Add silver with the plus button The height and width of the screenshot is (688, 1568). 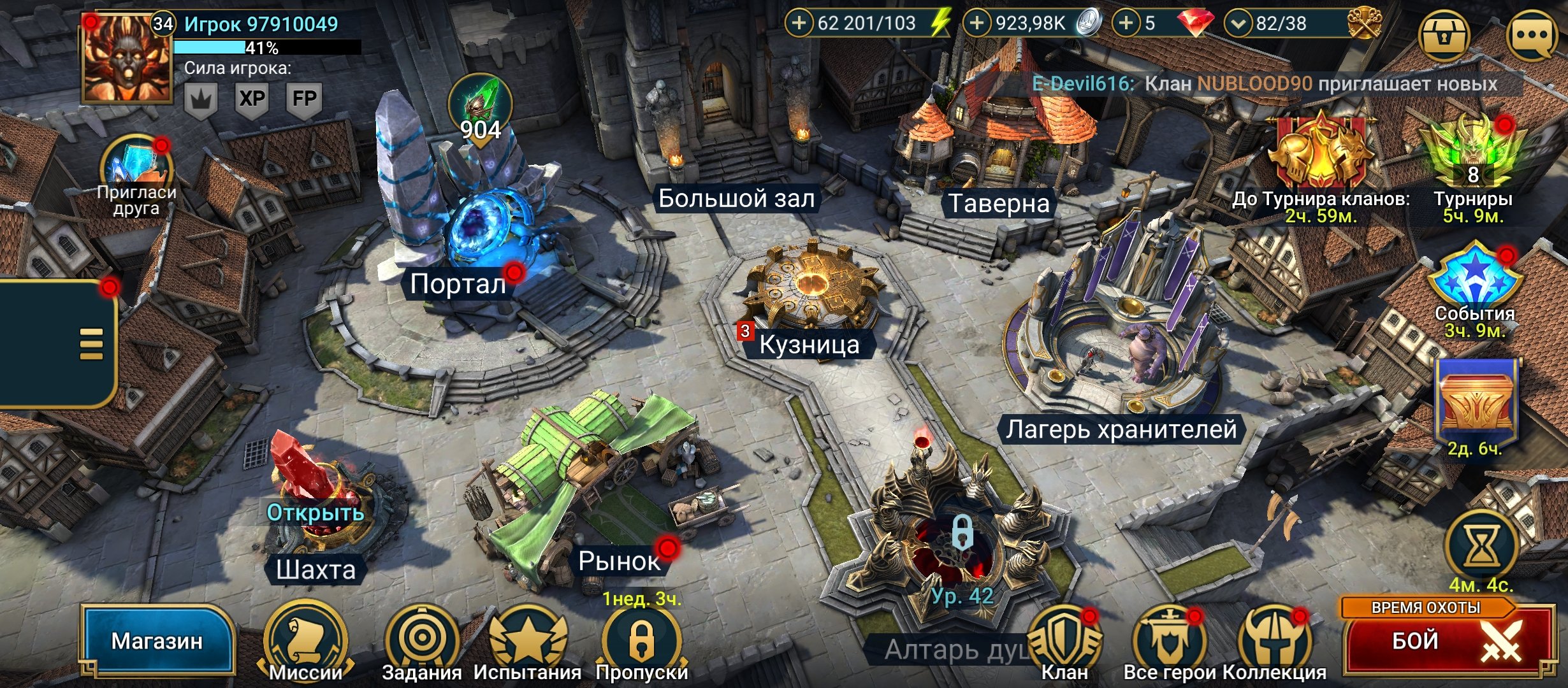coord(976,24)
